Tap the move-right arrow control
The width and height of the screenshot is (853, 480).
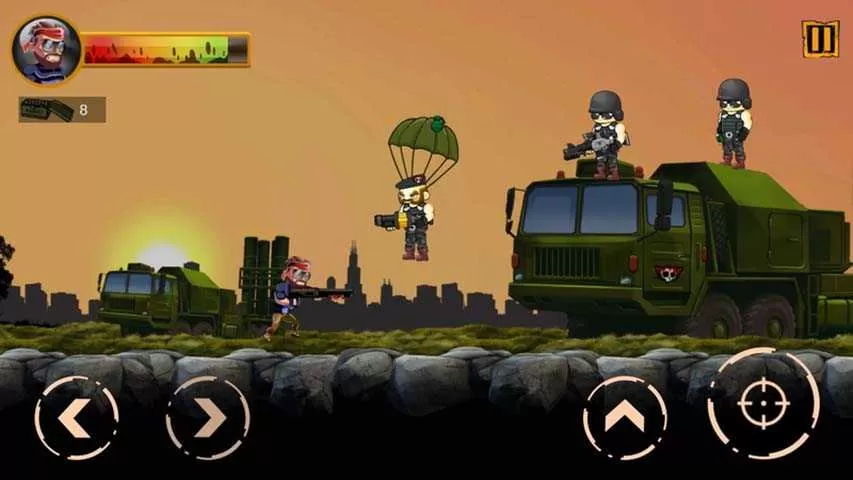coord(207,417)
